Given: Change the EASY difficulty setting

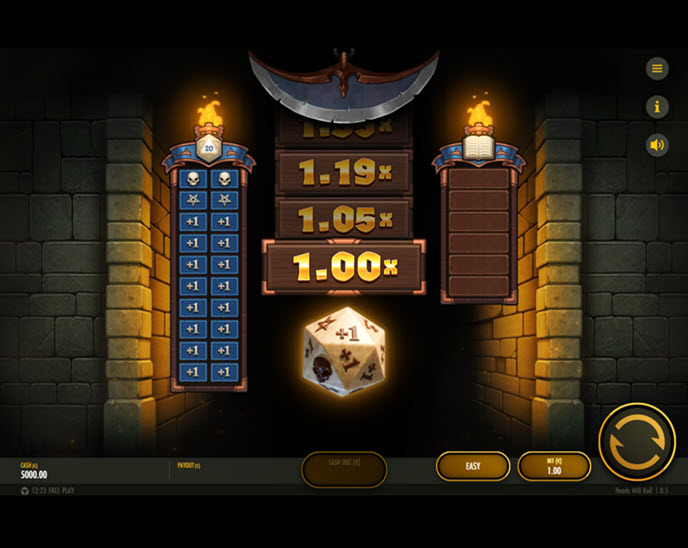Looking at the screenshot, I should pos(473,466).
